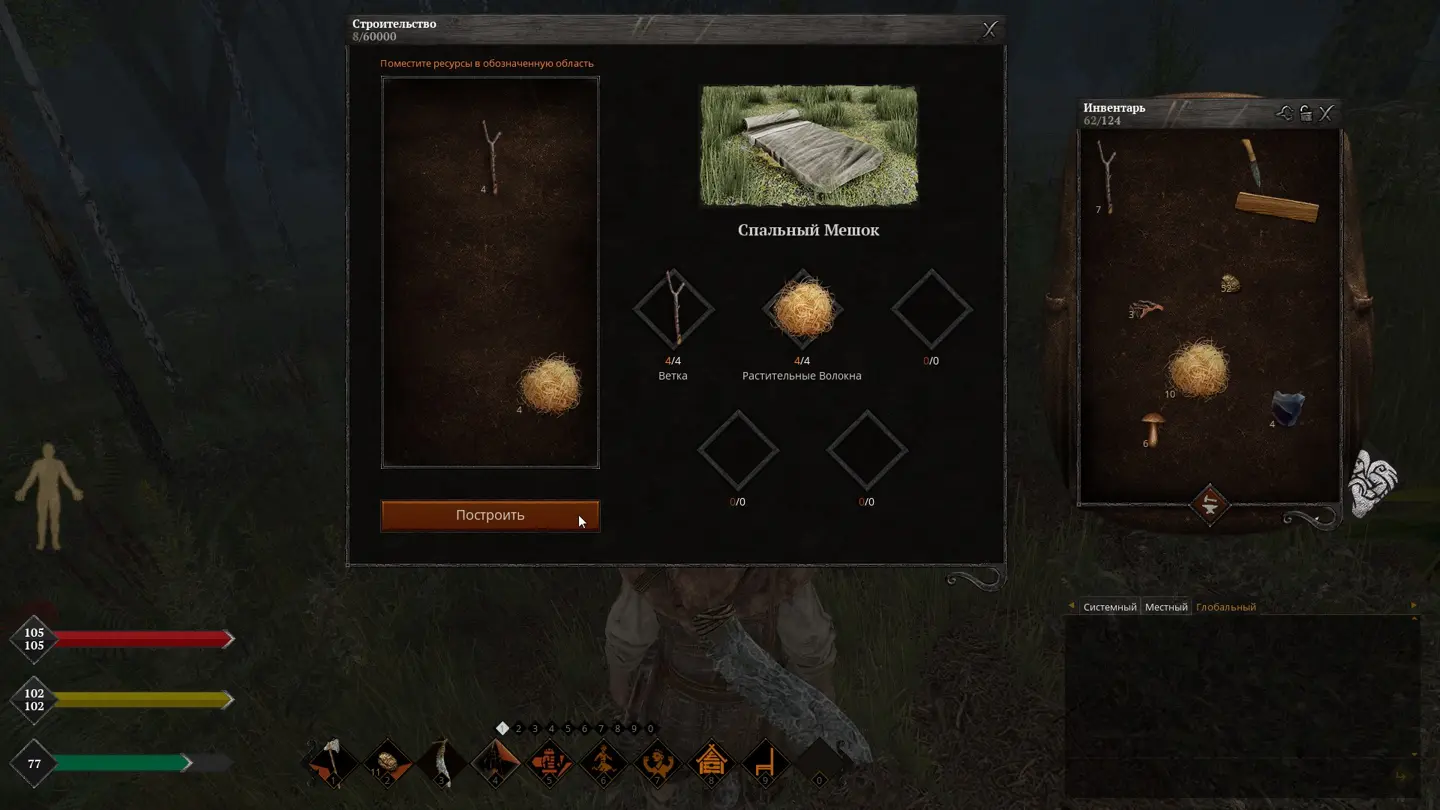Viewport: 1440px width, 810px height.
Task: Switch to the Системный chat tab
Action: pyautogui.click(x=1110, y=607)
